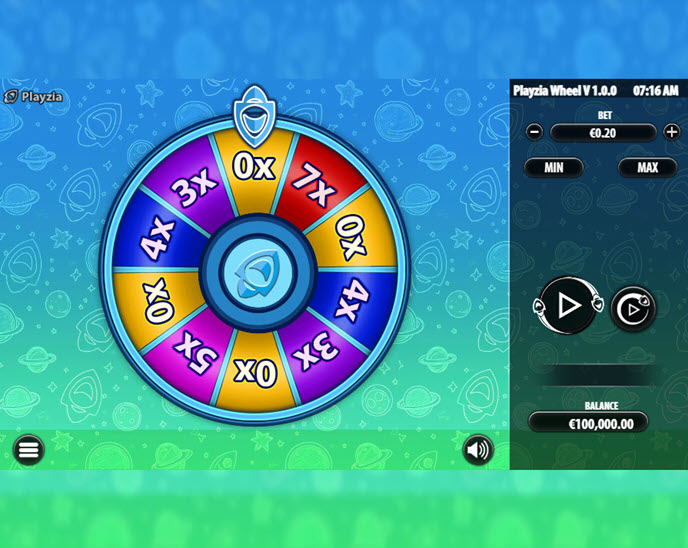The width and height of the screenshot is (688, 548).
Task: Increase the bet with the plus button
Action: (x=672, y=132)
